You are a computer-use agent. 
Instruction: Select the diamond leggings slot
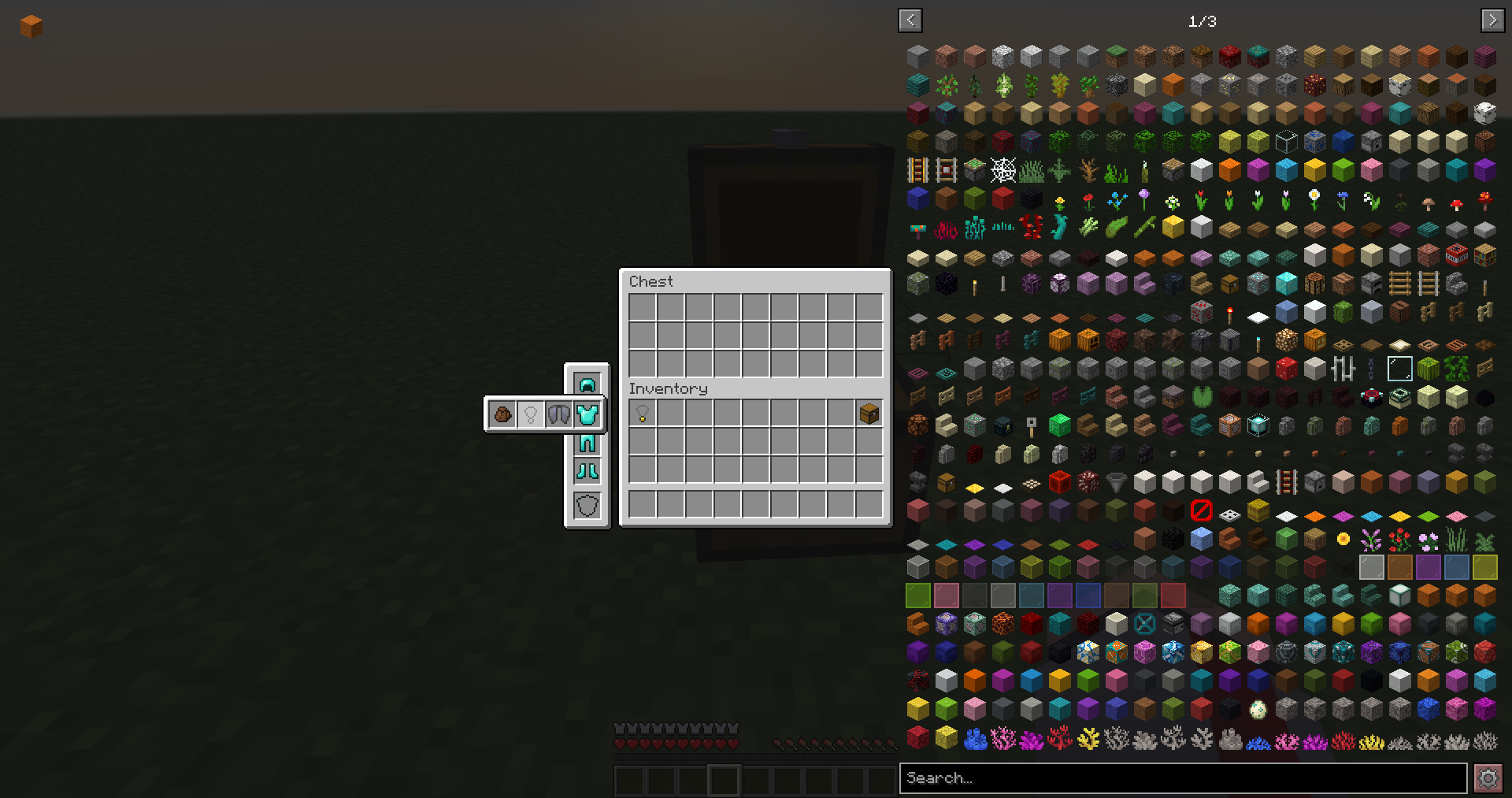(587, 442)
